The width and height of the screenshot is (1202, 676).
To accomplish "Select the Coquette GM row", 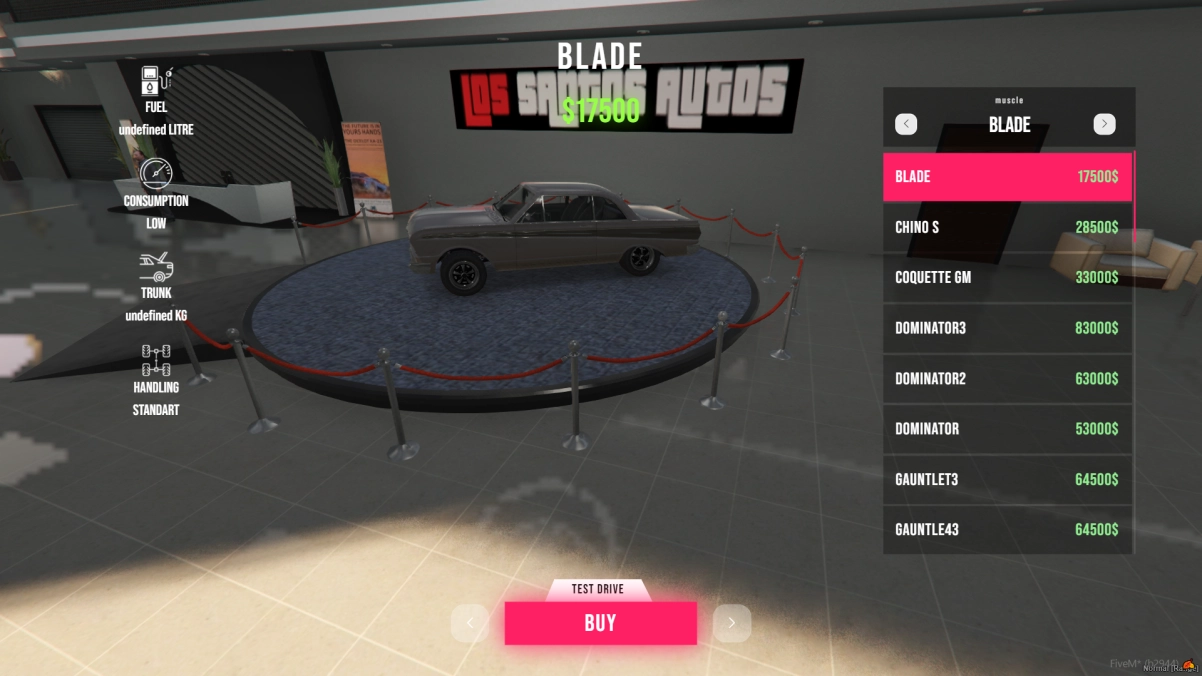I will [1007, 277].
